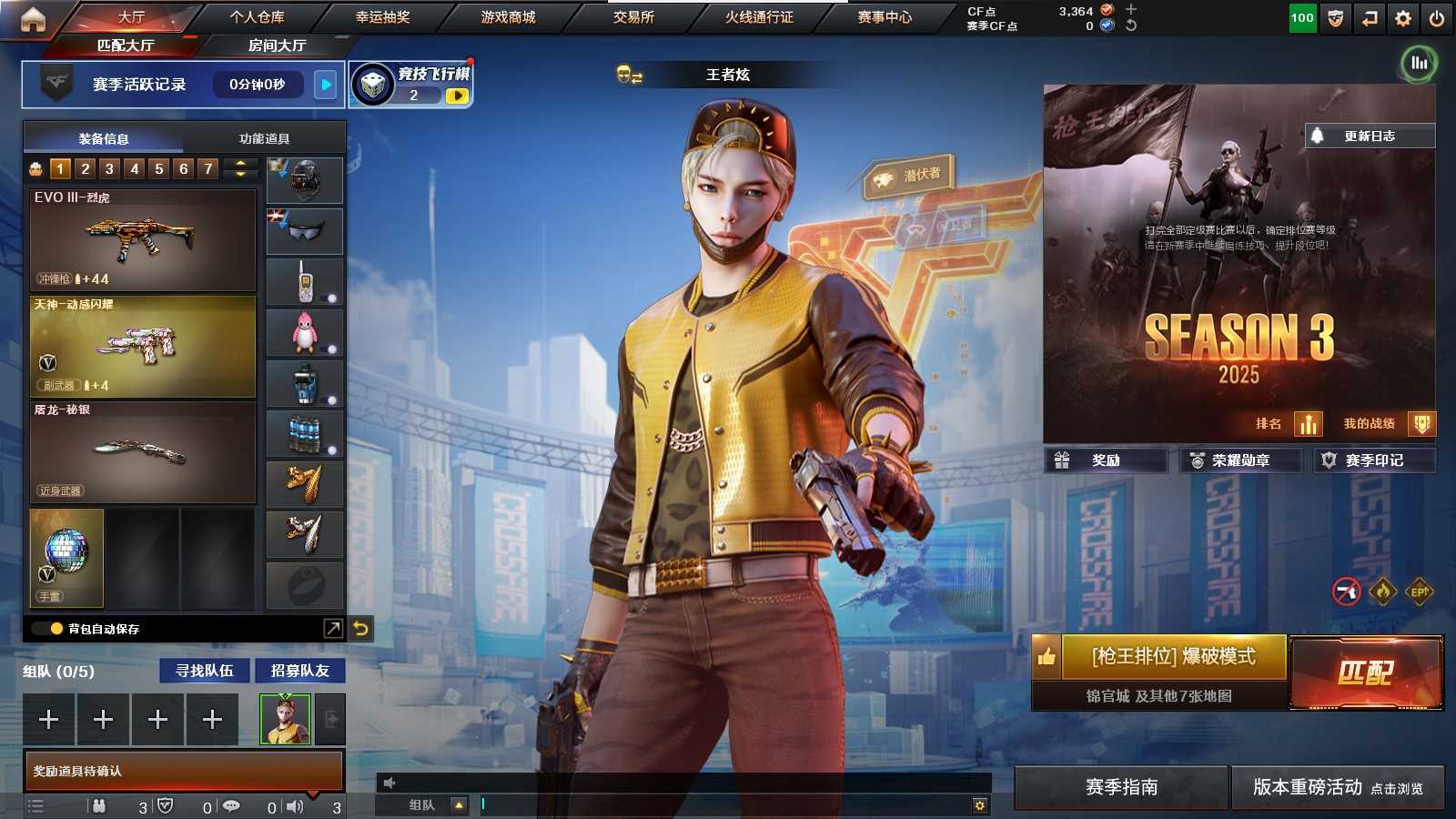This screenshot has height=819, width=1456.
Task: Click the 招募队友 recruit teammates button
Action: 300,671
